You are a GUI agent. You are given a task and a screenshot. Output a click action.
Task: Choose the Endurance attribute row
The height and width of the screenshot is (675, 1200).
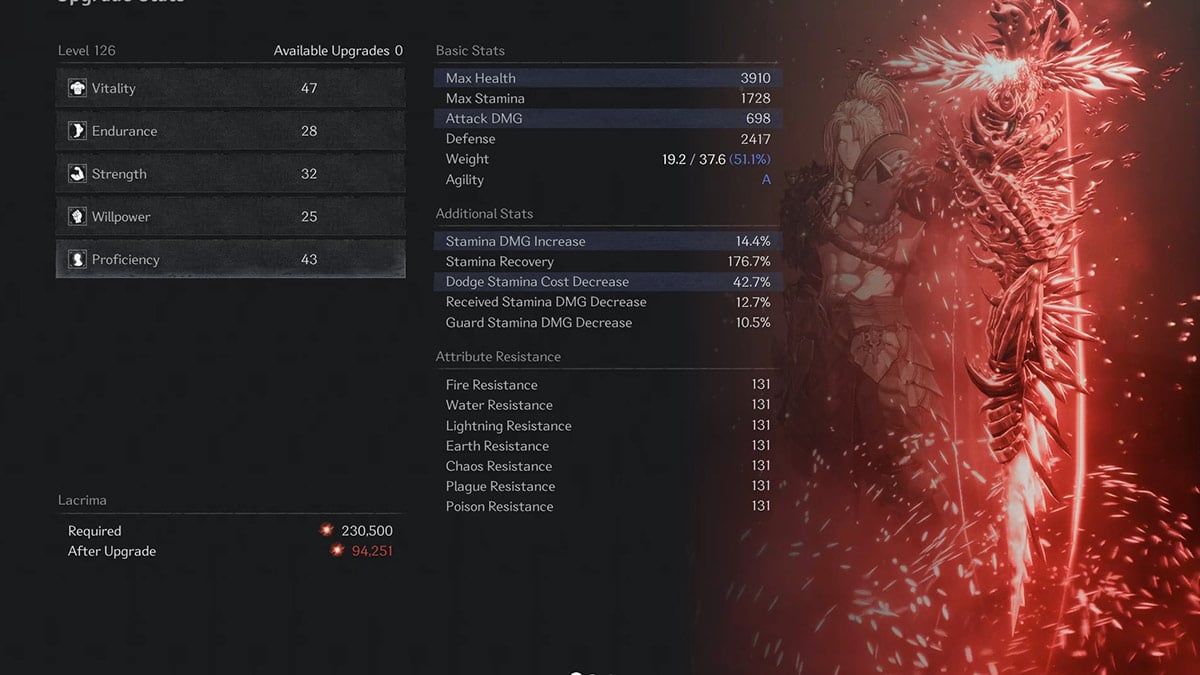pyautogui.click(x=230, y=131)
